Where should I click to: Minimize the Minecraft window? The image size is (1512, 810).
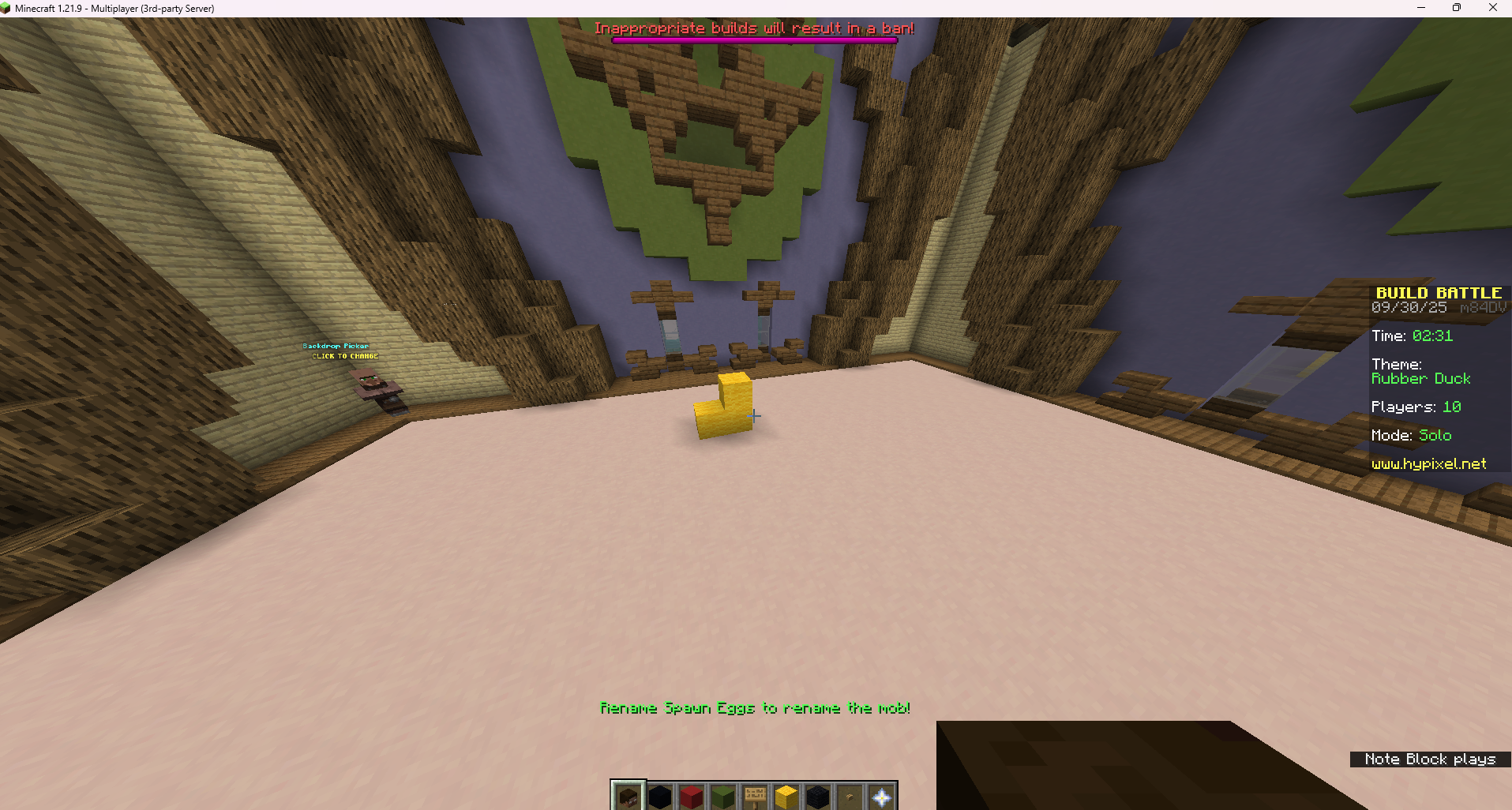[1421, 8]
